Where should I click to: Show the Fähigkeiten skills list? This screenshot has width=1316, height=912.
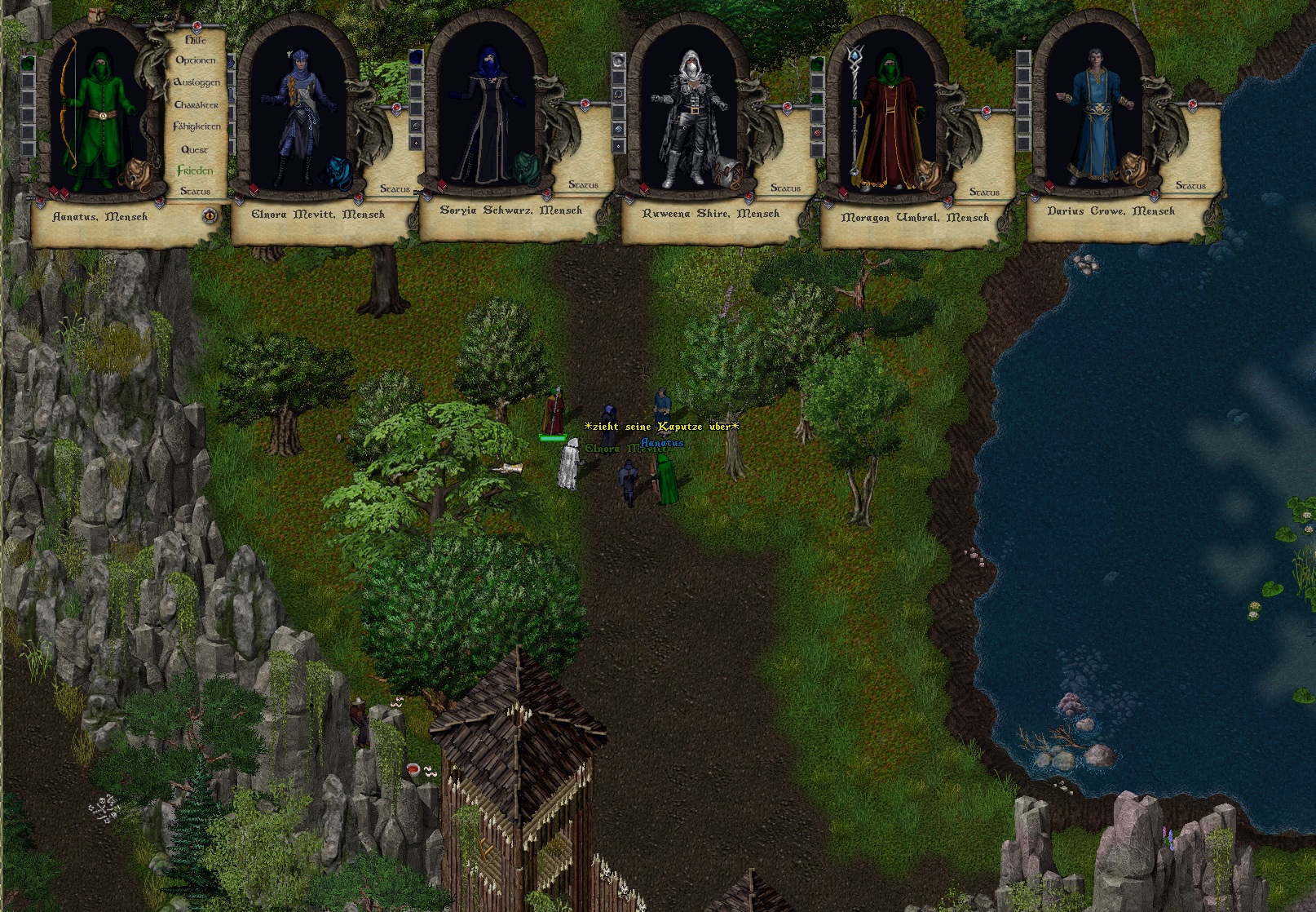pyautogui.click(x=197, y=126)
